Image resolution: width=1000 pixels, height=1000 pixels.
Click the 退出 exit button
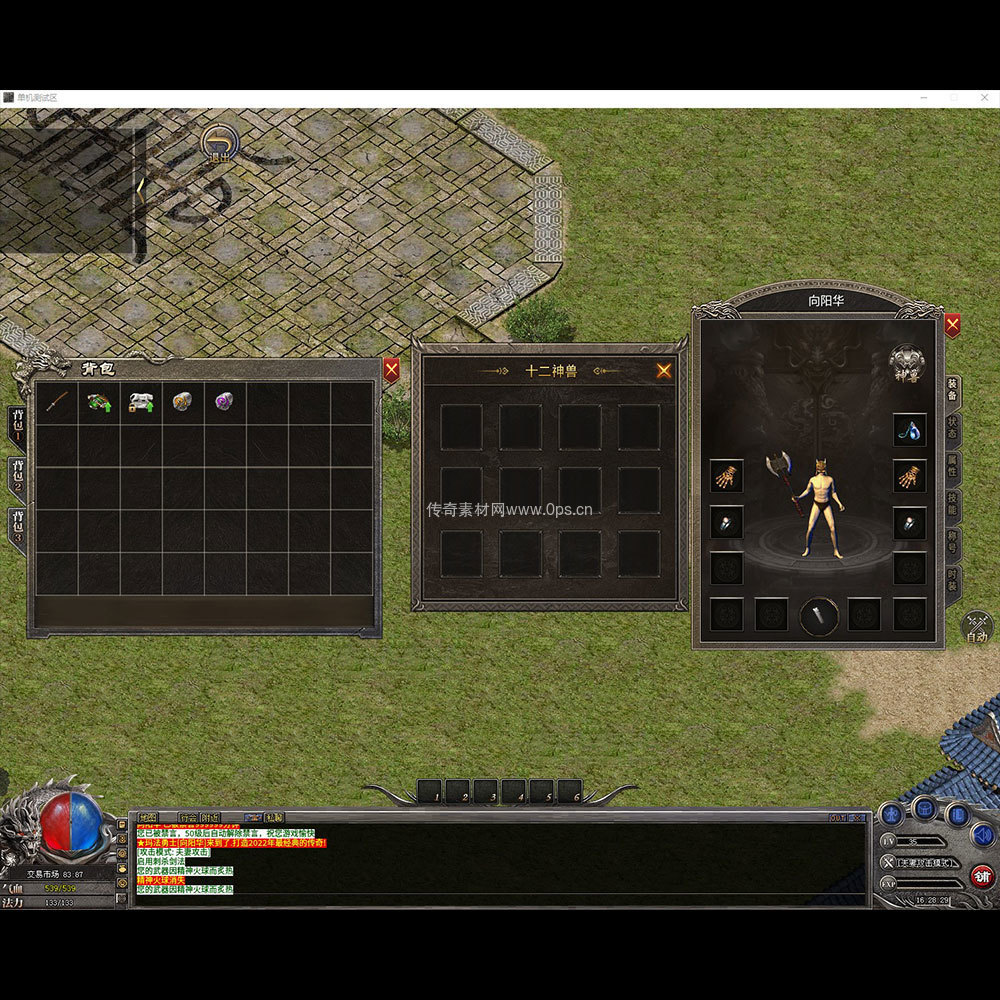click(218, 145)
